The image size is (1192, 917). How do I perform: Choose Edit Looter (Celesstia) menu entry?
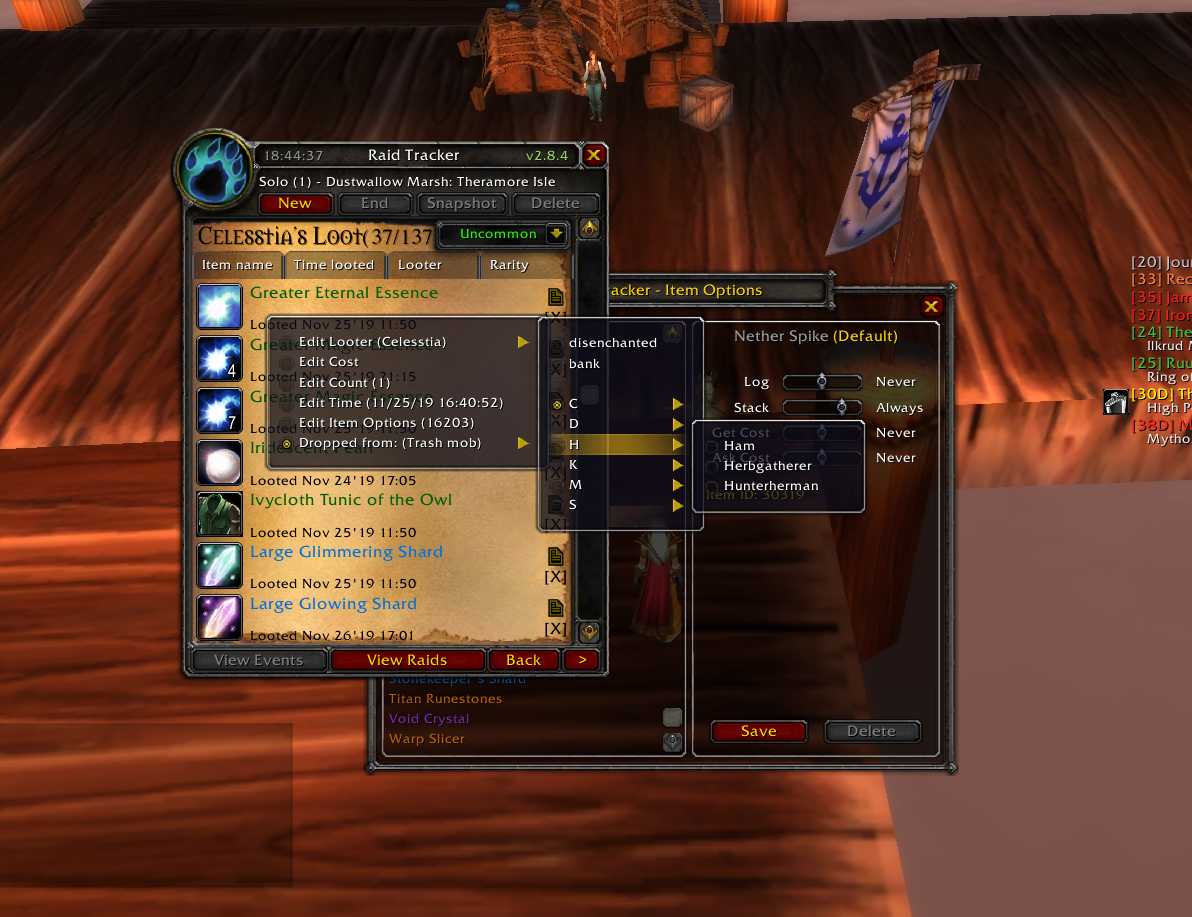[373, 342]
